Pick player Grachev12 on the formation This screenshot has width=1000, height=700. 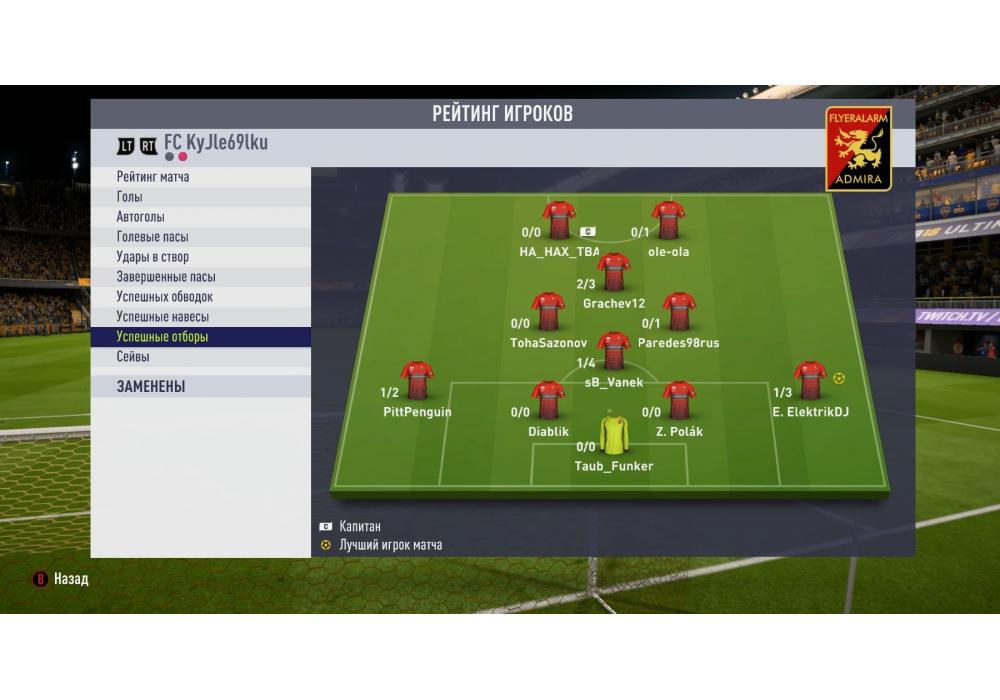(613, 272)
